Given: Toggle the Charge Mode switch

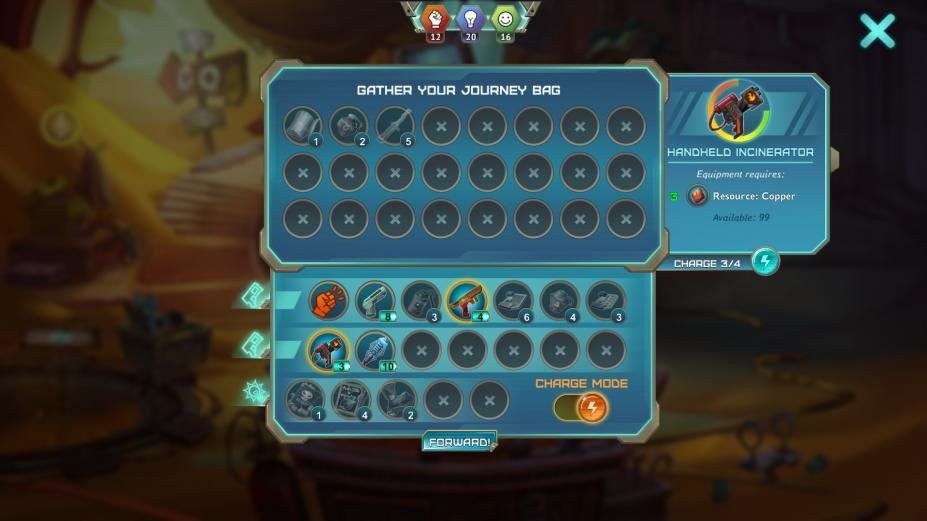Looking at the screenshot, I should pyautogui.click(x=580, y=407).
